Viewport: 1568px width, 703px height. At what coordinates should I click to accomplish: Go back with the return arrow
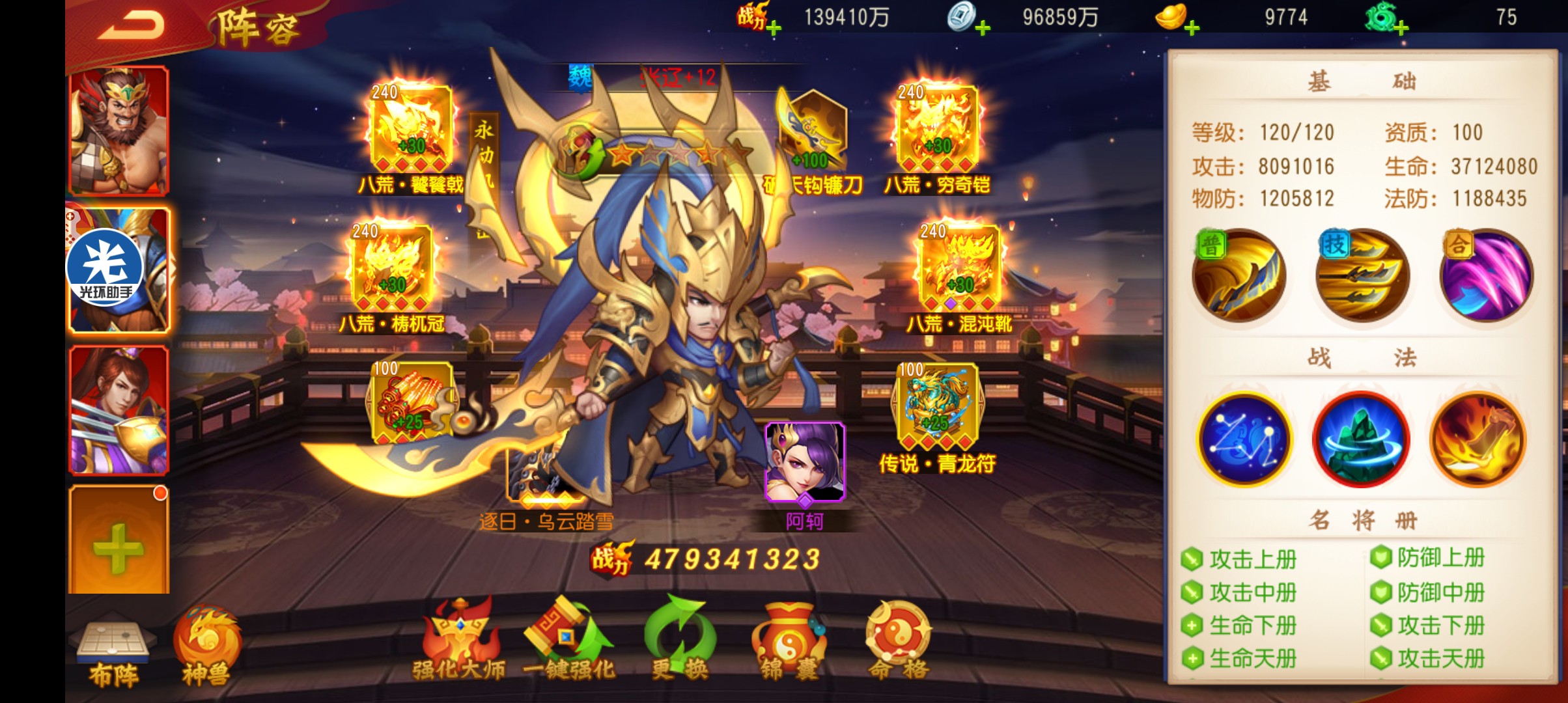tap(132, 26)
